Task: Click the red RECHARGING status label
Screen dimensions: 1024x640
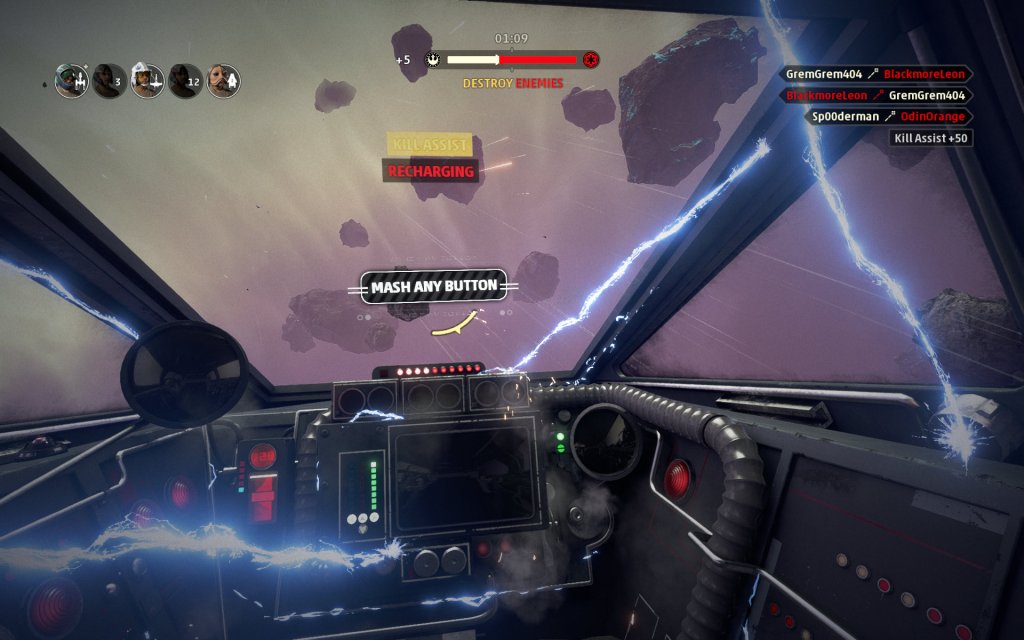Action: [x=431, y=171]
